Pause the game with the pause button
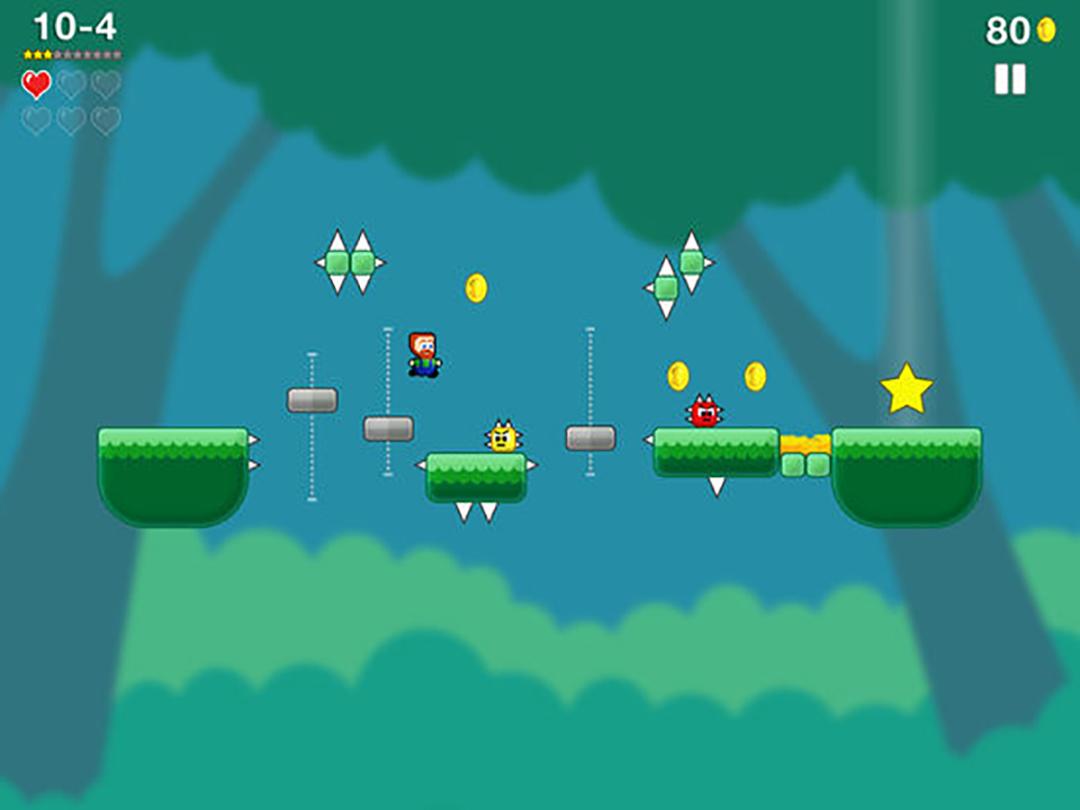1080x810 pixels. pos(1010,79)
